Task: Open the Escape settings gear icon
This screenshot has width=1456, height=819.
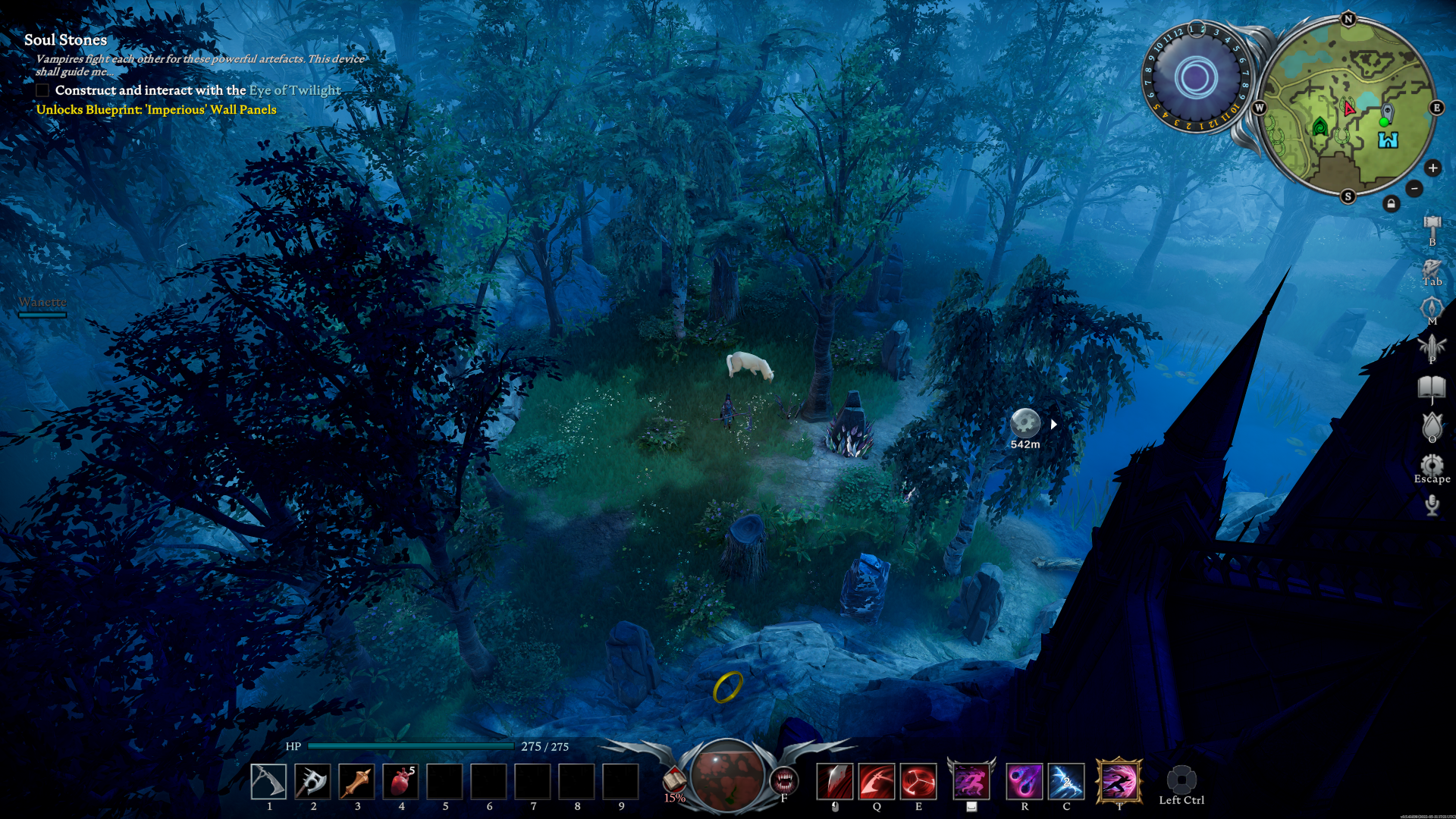Action: 1432,465
